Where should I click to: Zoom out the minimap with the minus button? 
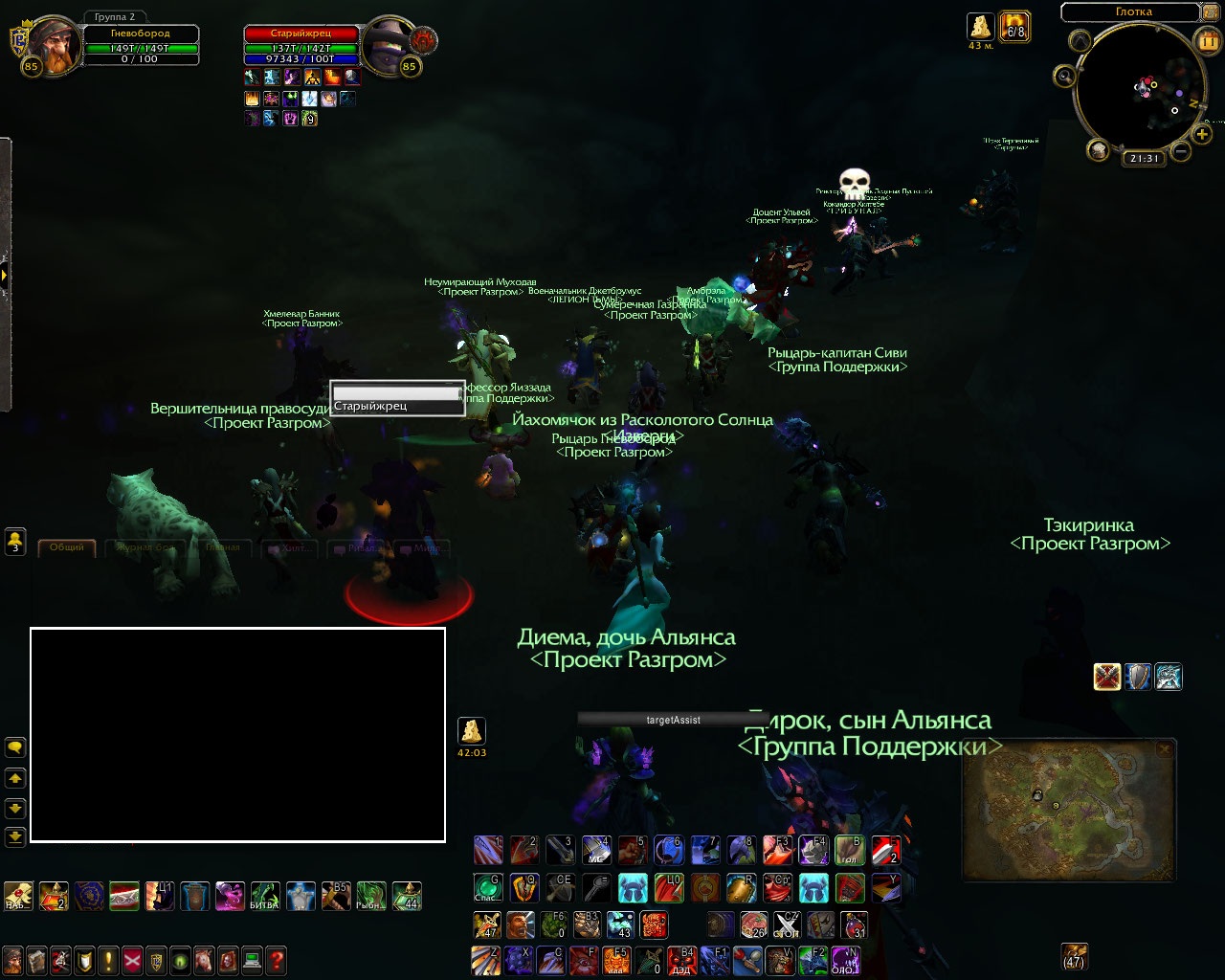pos(1181,151)
